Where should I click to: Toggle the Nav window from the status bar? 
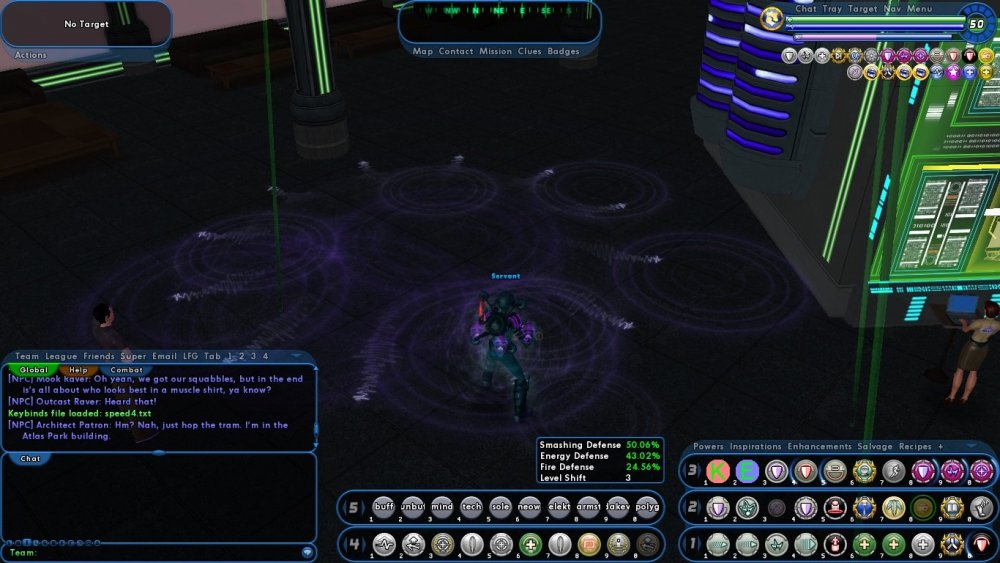pyautogui.click(x=893, y=9)
